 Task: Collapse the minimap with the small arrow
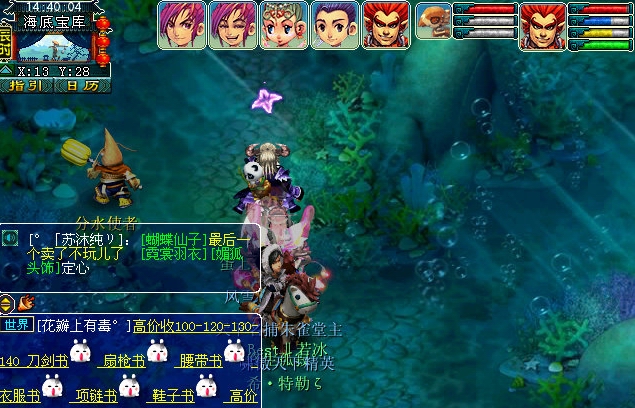click(6, 71)
